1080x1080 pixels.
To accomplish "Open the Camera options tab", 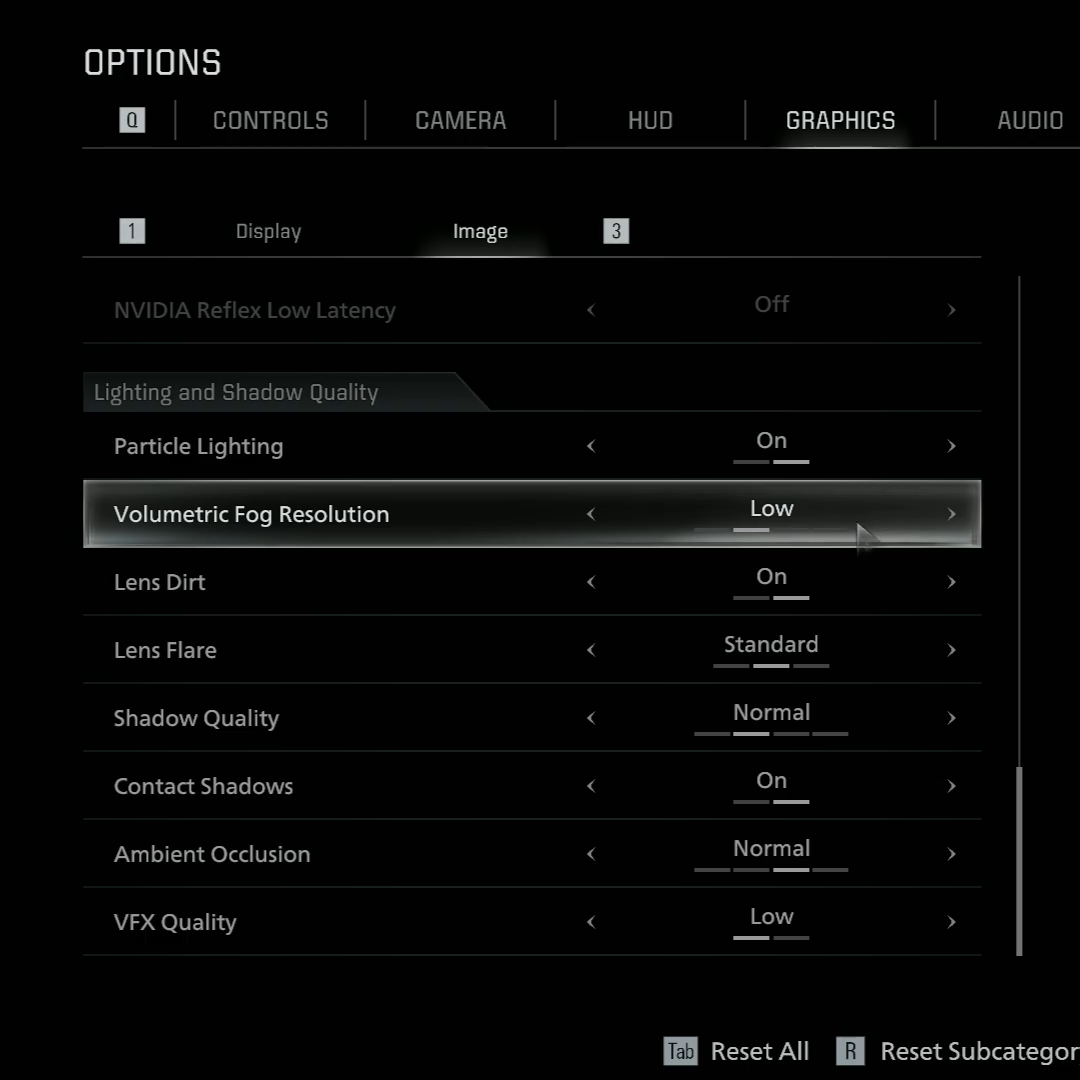I will tap(460, 121).
